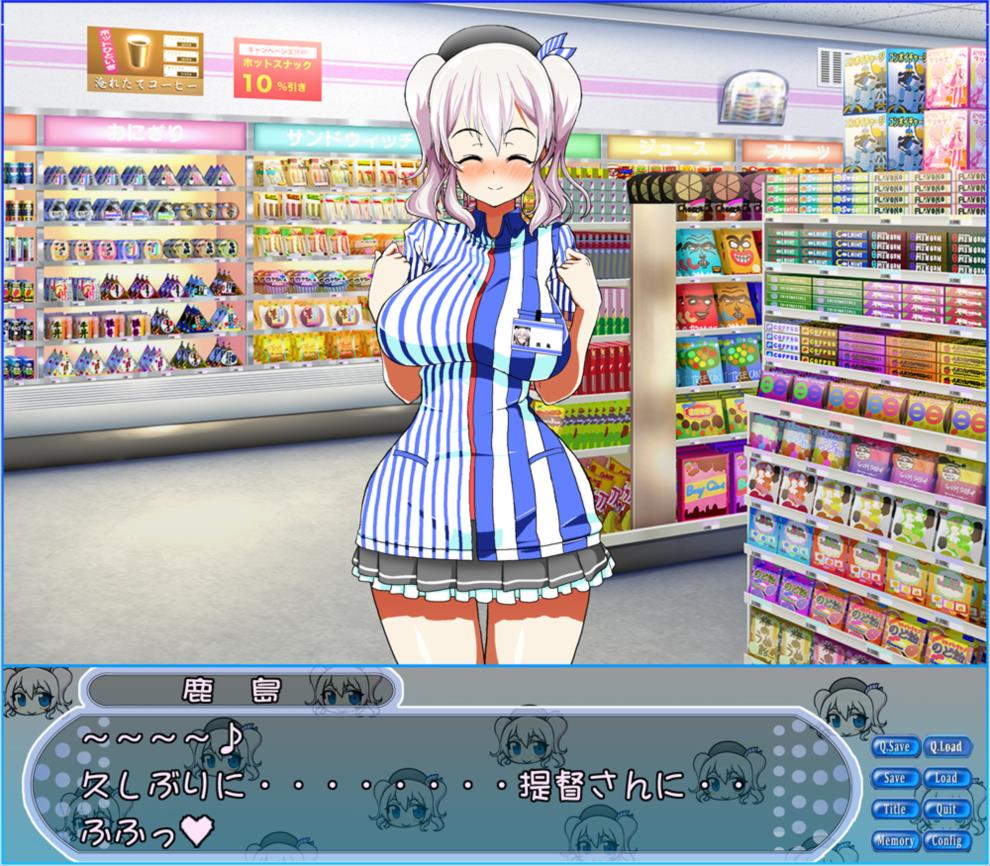990x866 pixels.
Task: Click the Q.Save button
Action: [x=895, y=746]
